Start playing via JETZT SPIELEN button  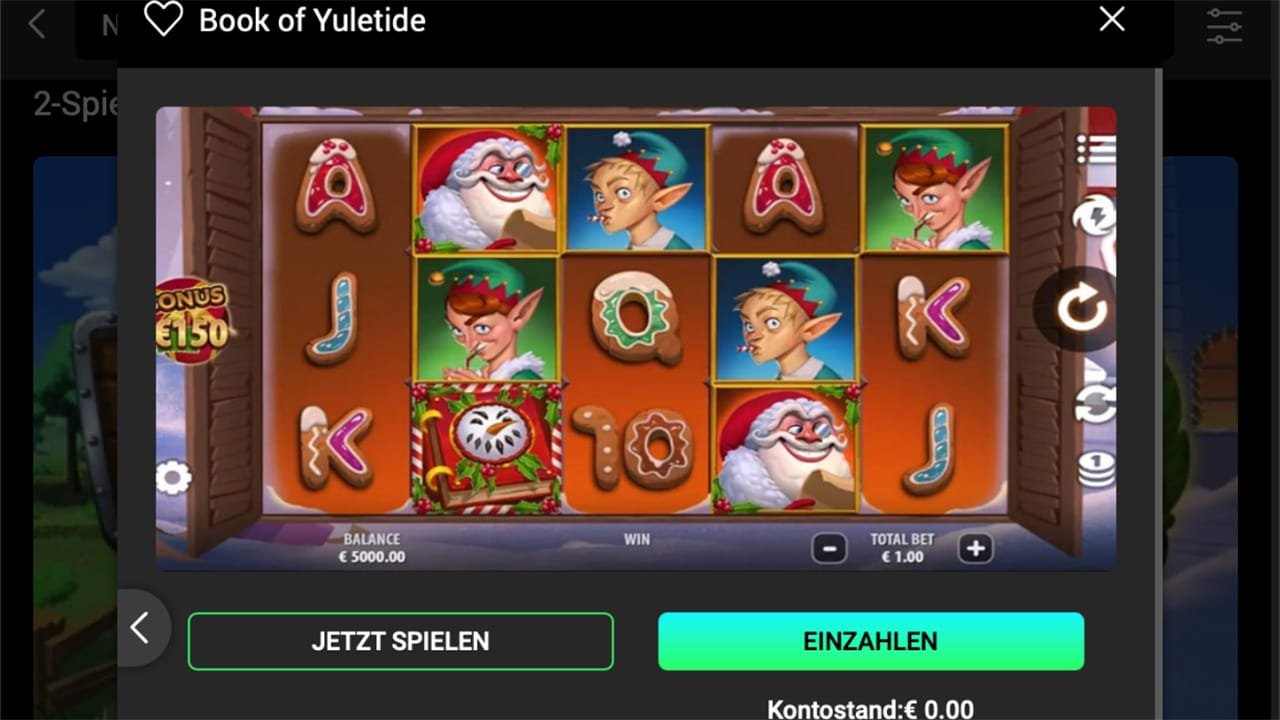tap(400, 641)
